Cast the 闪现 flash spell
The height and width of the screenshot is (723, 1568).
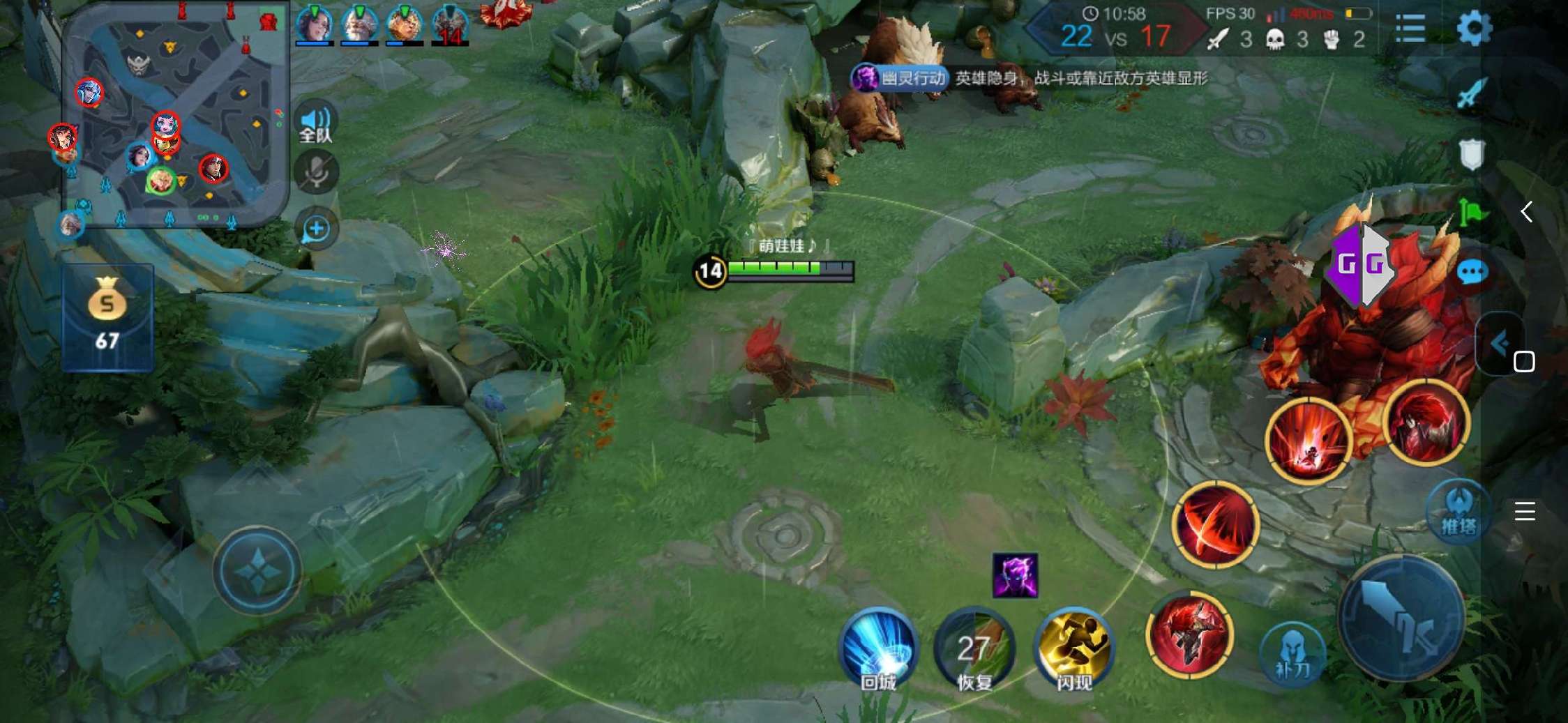click(x=1073, y=648)
